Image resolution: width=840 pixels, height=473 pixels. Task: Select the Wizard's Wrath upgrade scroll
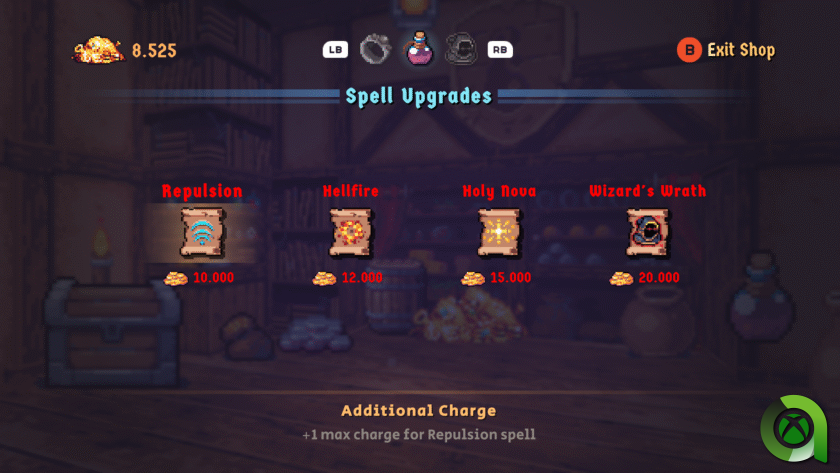647,233
